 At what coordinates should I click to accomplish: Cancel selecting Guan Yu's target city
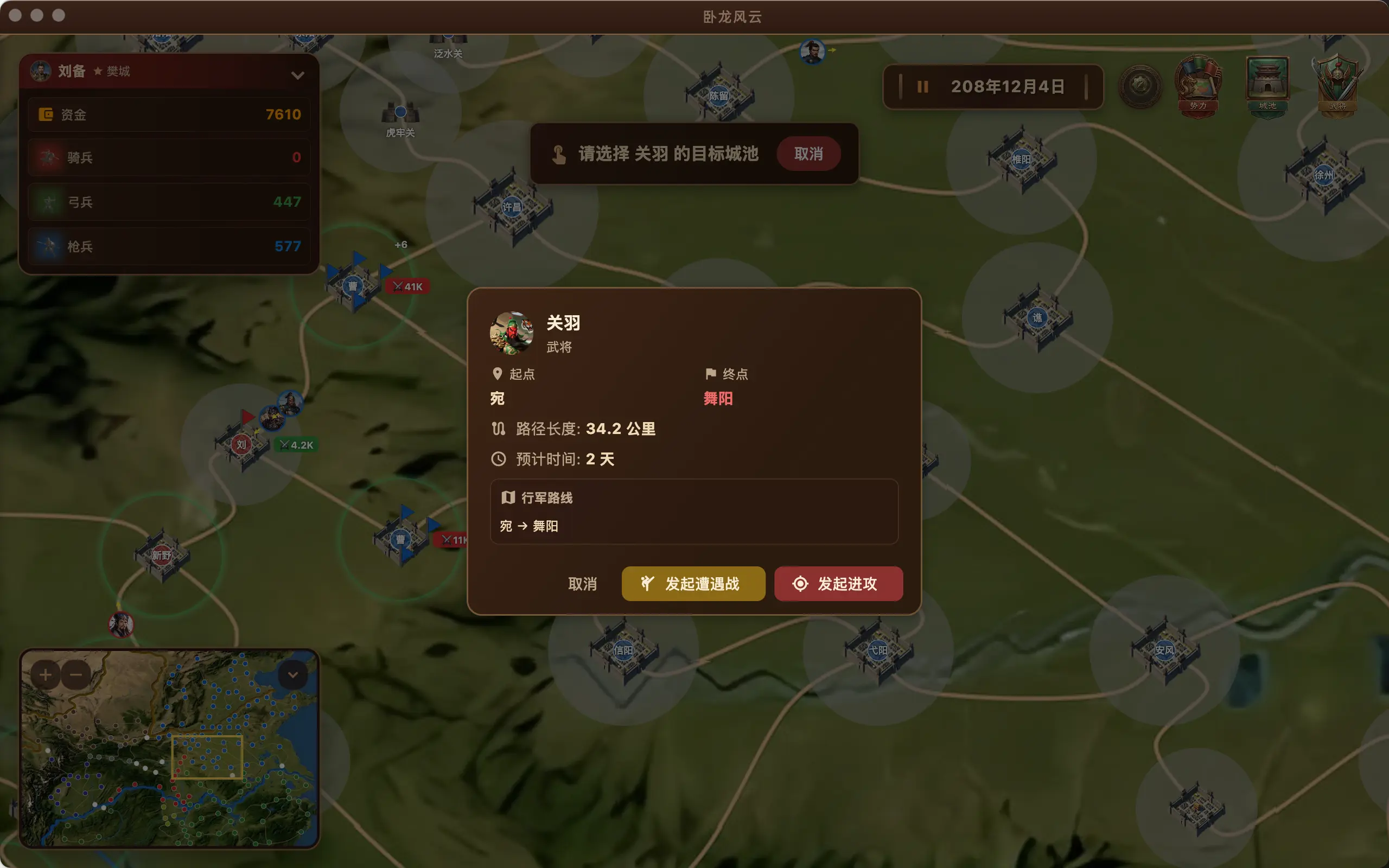(x=809, y=154)
